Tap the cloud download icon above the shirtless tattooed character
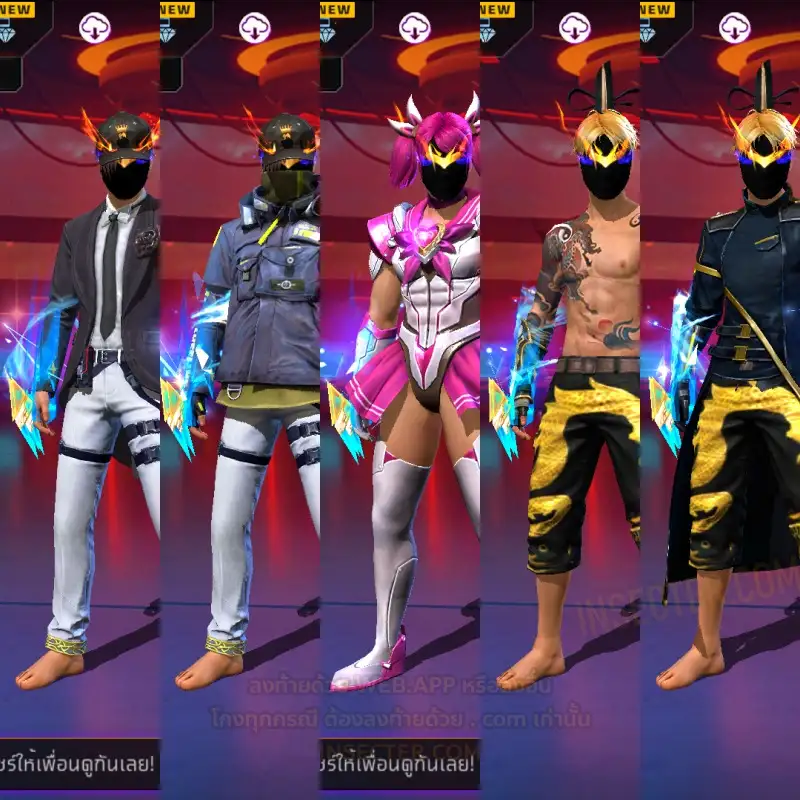Image resolution: width=800 pixels, height=800 pixels. click(x=574, y=27)
